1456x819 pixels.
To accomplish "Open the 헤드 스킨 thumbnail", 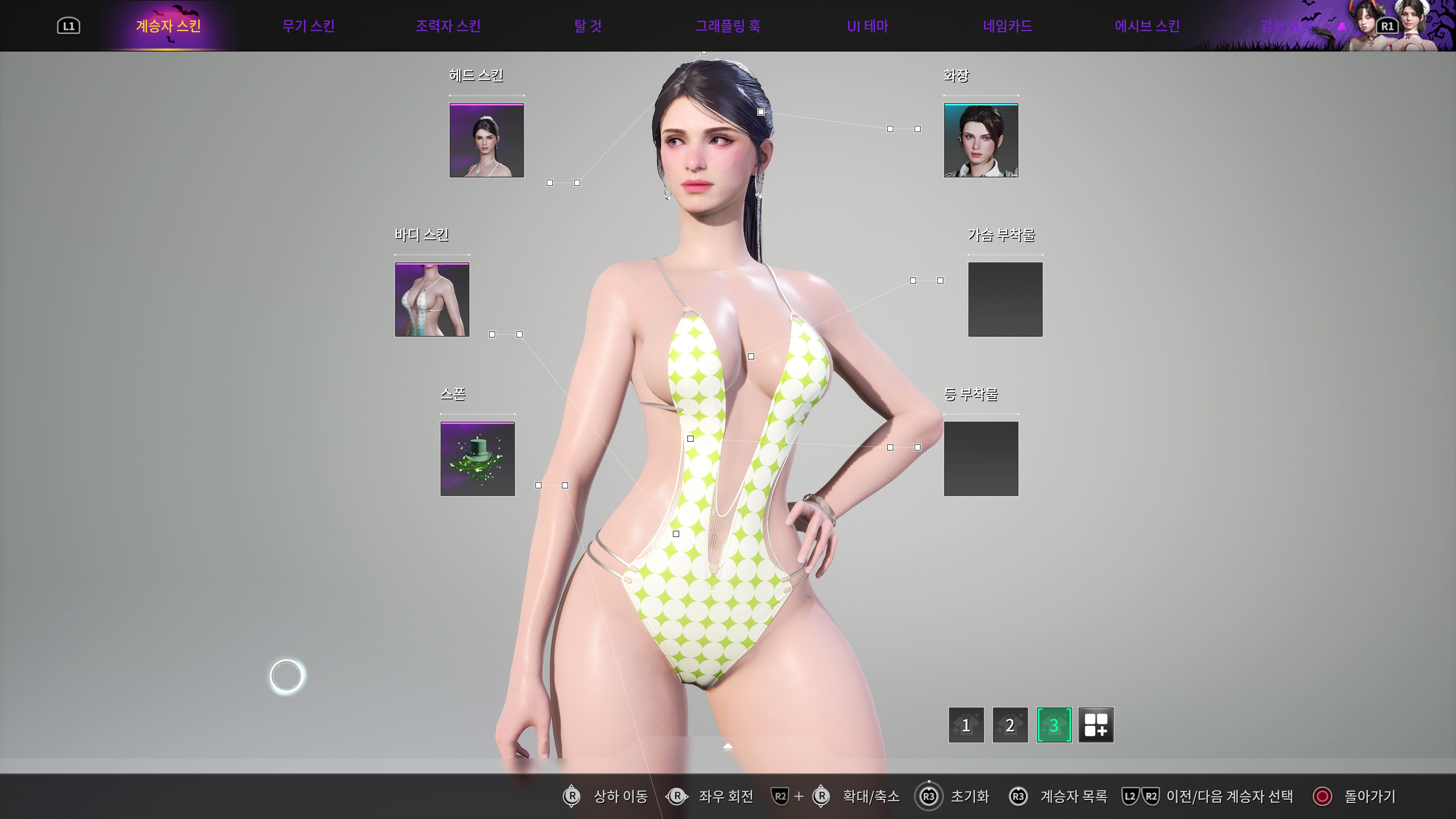I will point(486,141).
